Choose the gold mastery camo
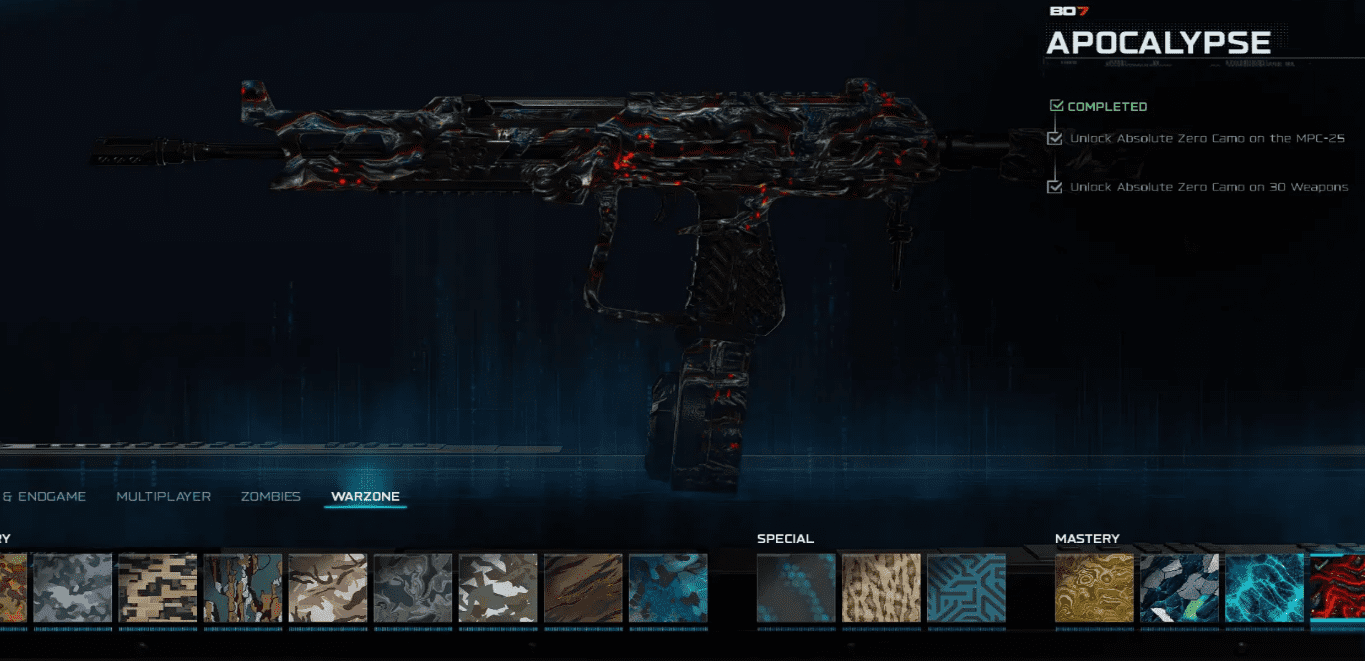 [1094, 588]
